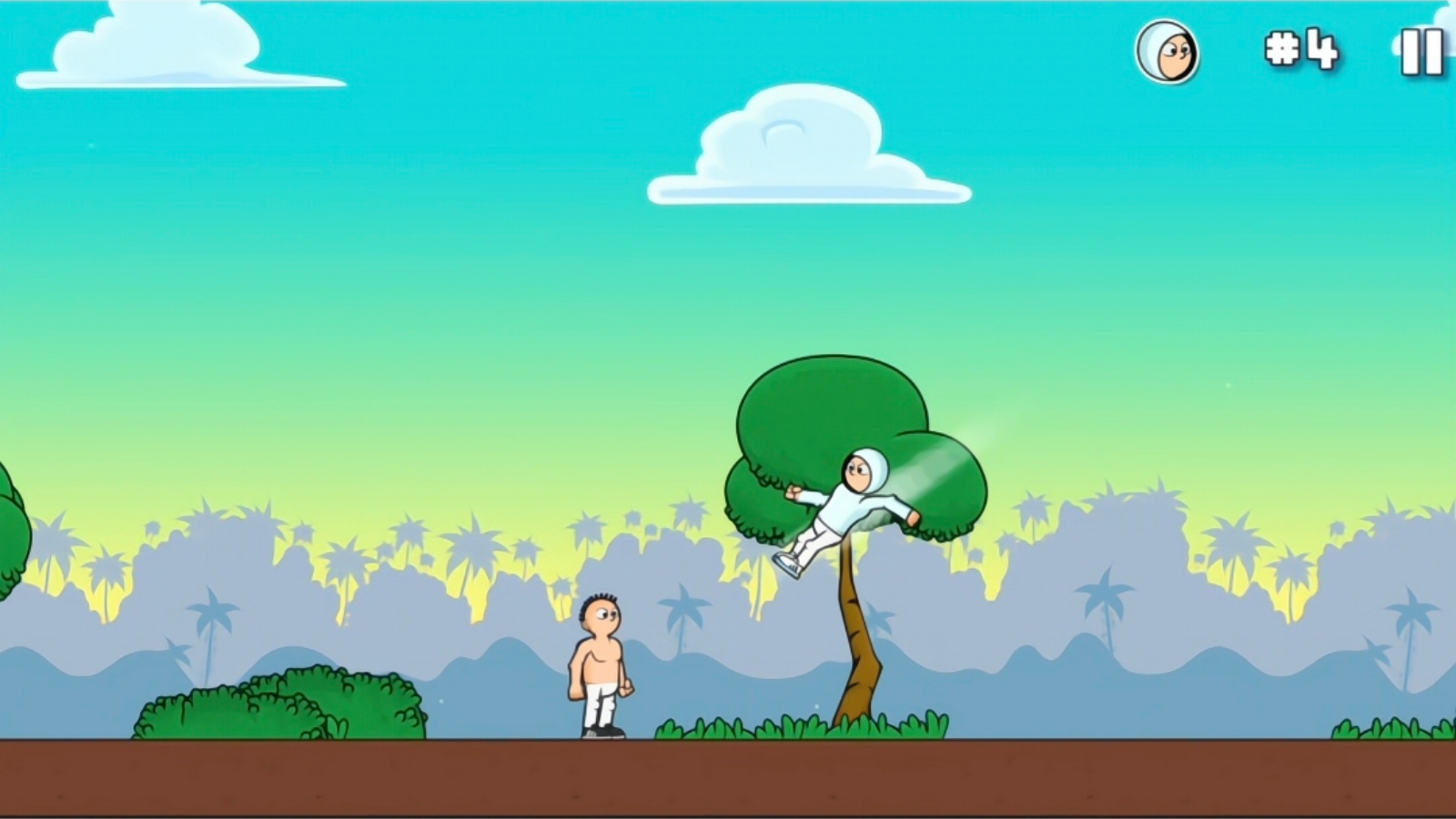The image size is (1456, 819).
Task: Select the tall palm-like tree
Action: coord(855,546)
